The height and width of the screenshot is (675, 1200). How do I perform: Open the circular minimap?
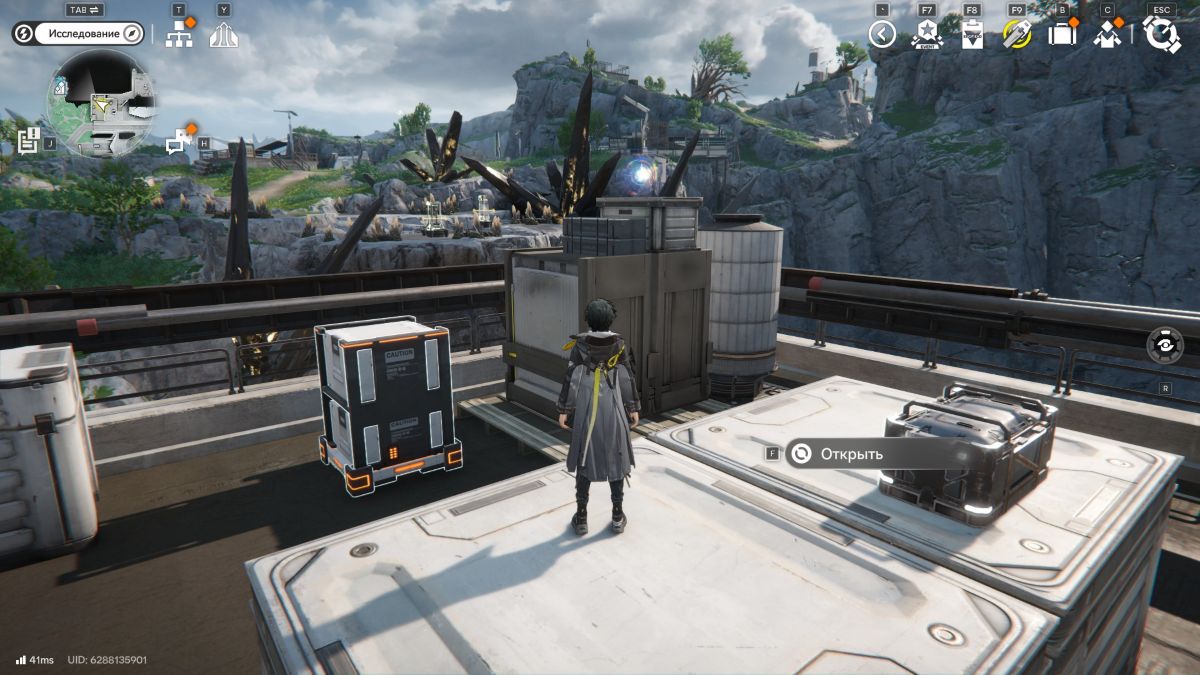tap(100, 103)
